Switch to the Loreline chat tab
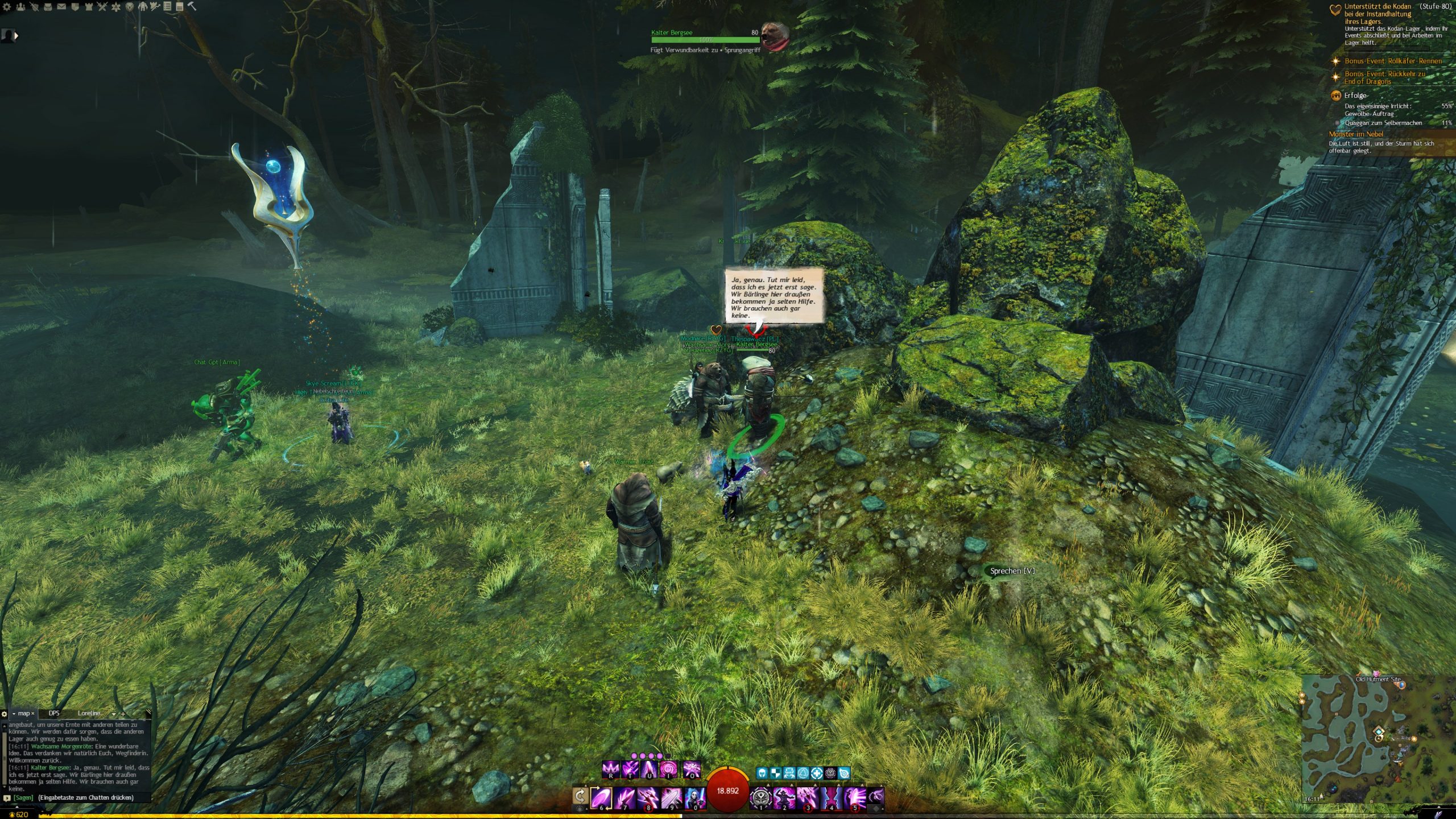 [89, 713]
